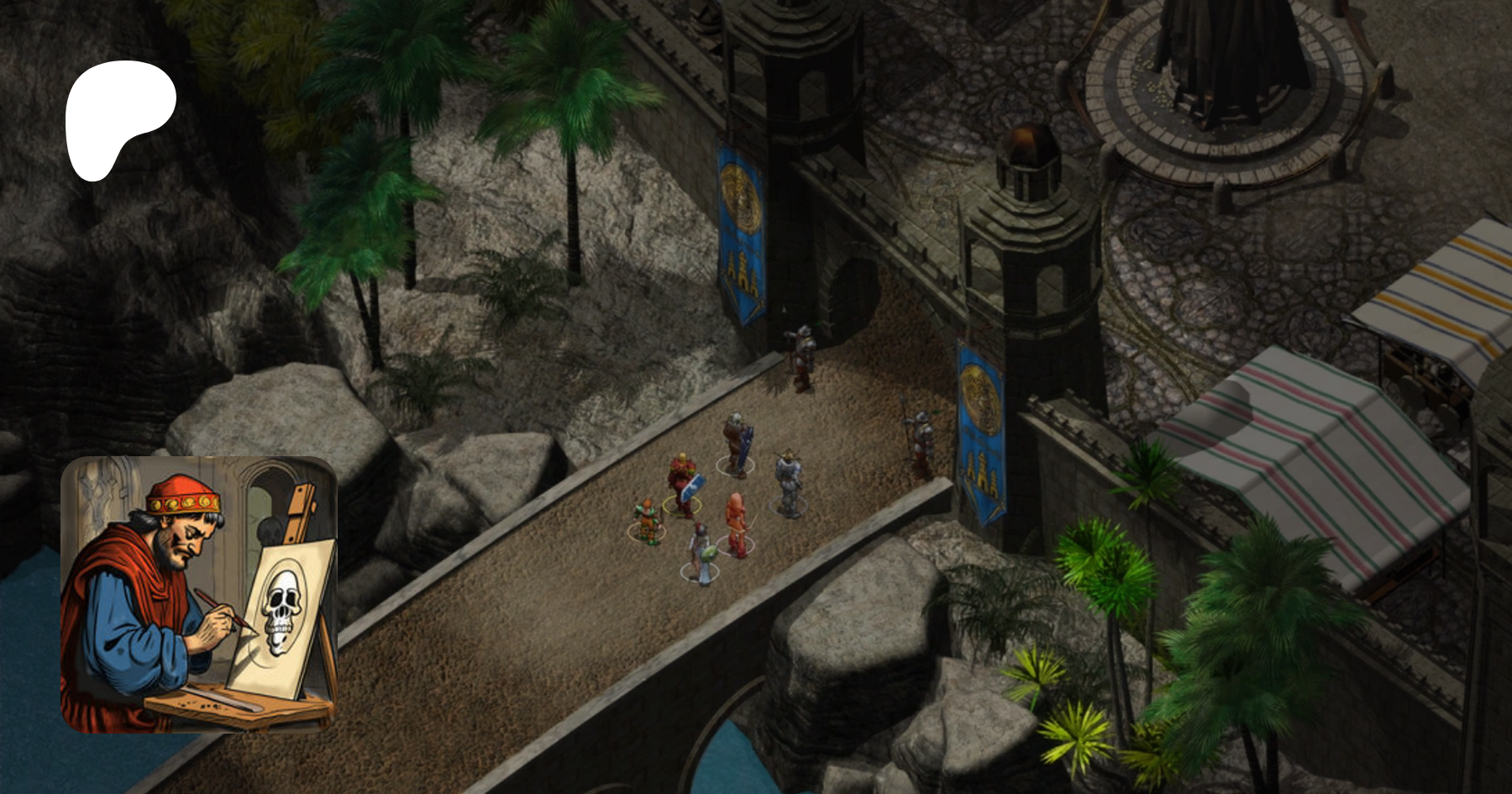Open the skull painter creator avatar

tap(199, 594)
